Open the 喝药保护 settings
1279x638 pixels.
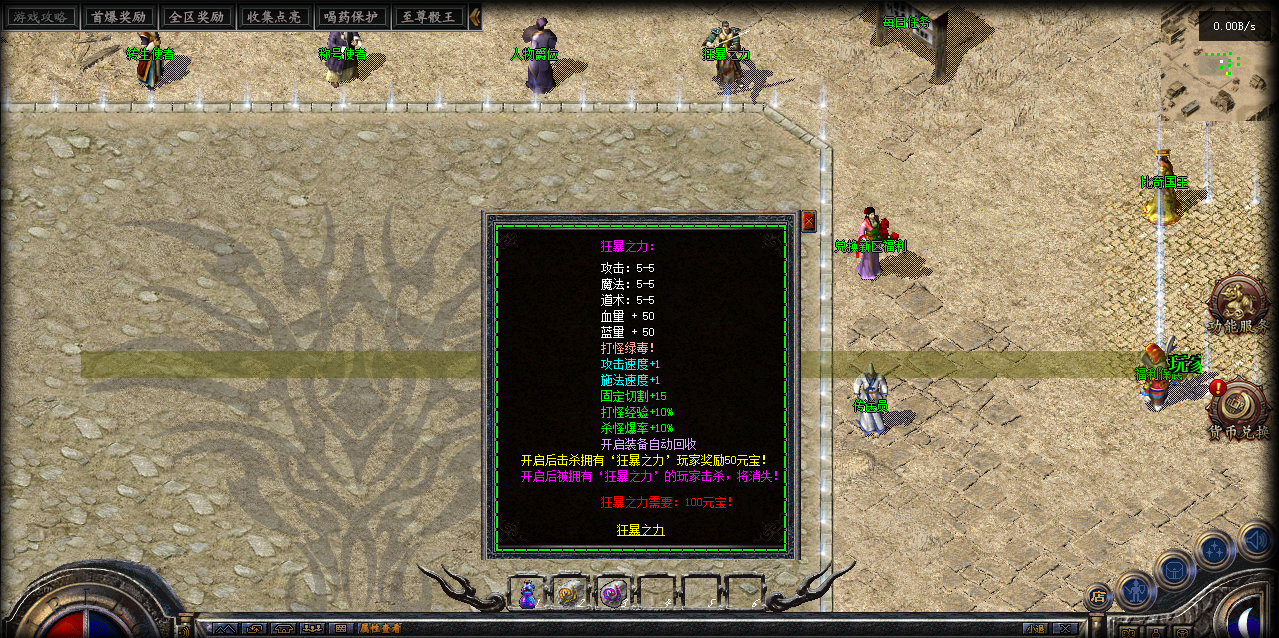(x=350, y=17)
